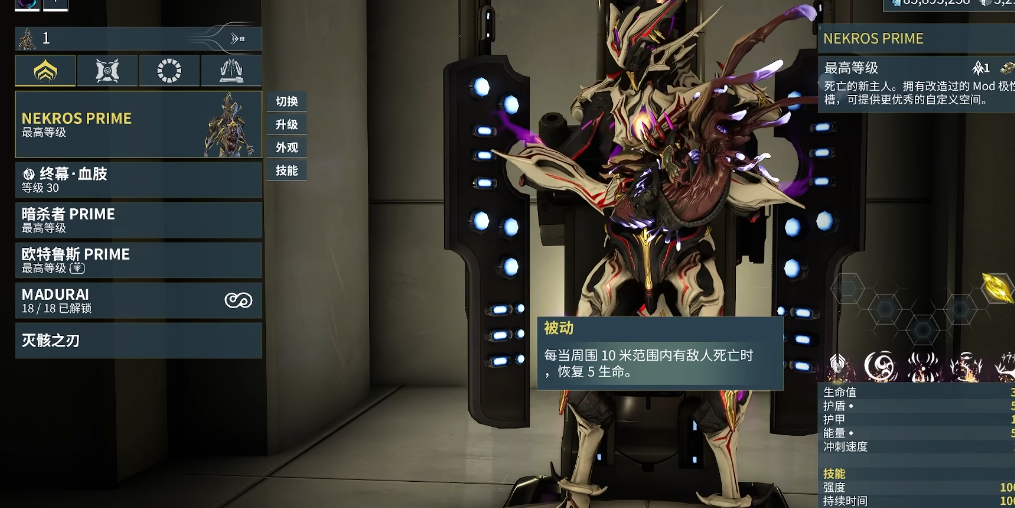
Task: Select the 终幕·血肢 weapon slot
Action: pyautogui.click(x=139, y=180)
